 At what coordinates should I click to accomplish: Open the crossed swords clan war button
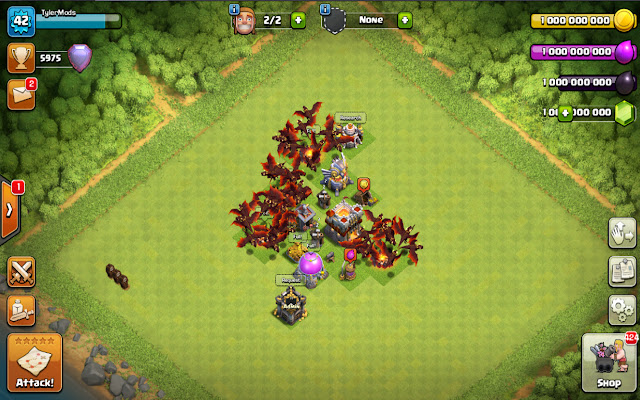click(x=22, y=271)
